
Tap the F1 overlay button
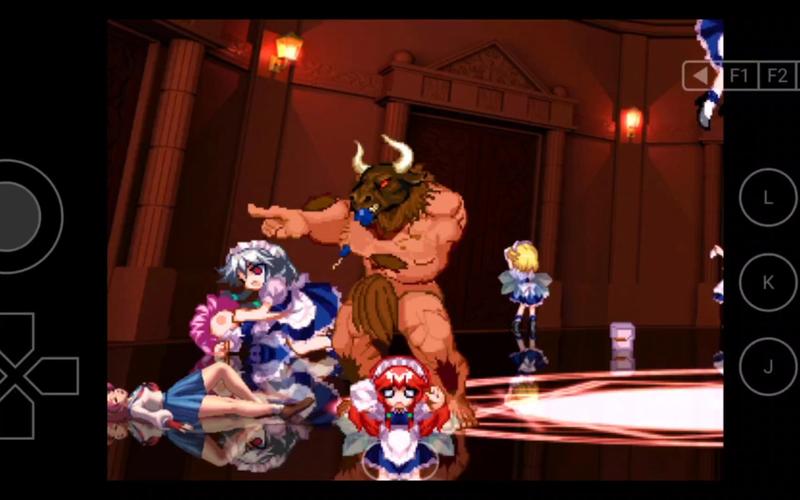pos(739,76)
